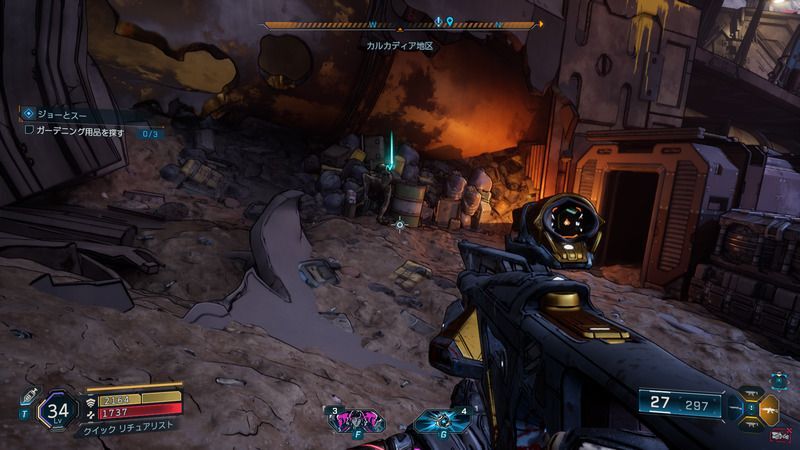
Task: Tick the ガーデニング用品を探す objective checkbox
Action: coord(30,132)
